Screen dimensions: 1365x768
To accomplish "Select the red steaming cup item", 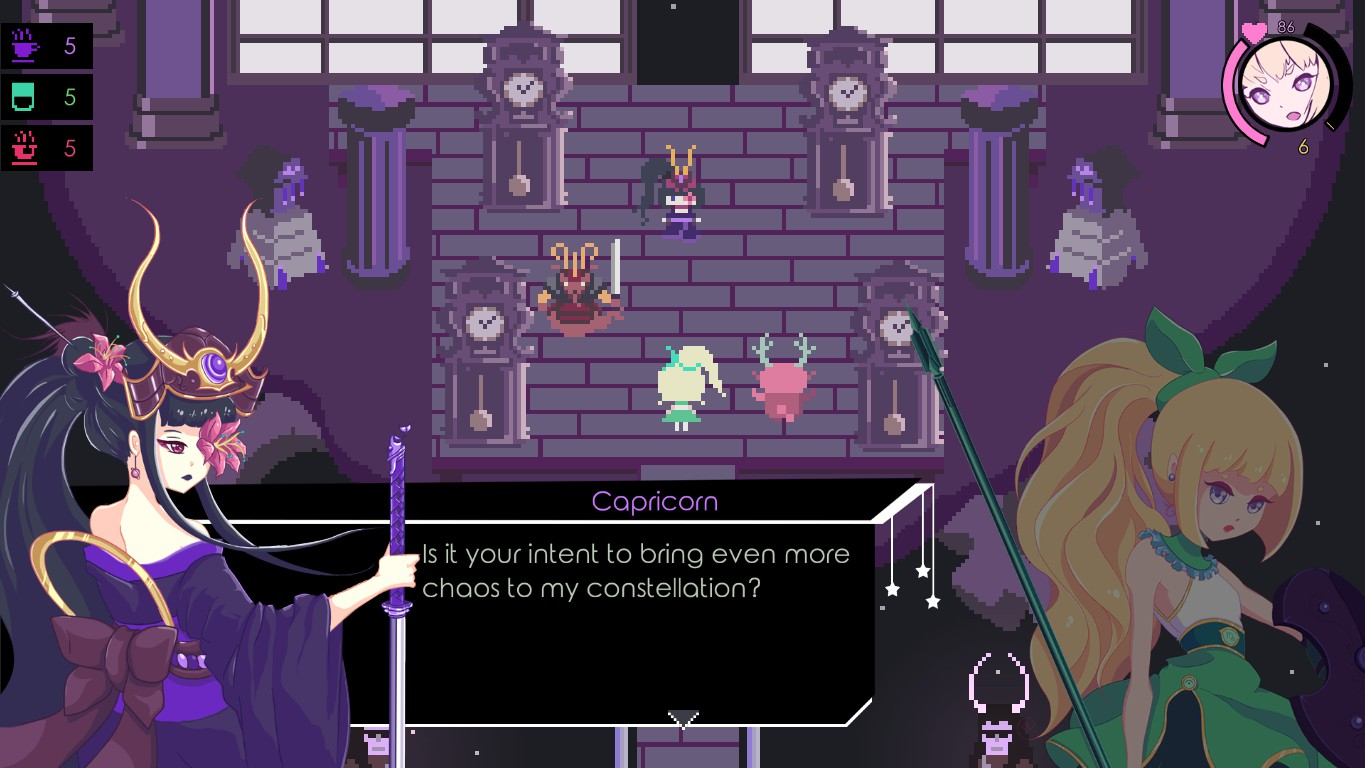I will 24,149.
